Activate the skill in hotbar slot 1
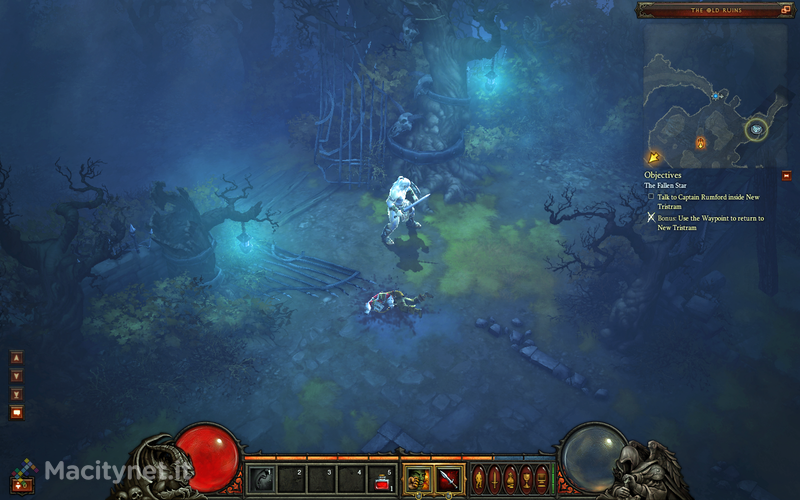The image size is (800, 500). (x=261, y=478)
